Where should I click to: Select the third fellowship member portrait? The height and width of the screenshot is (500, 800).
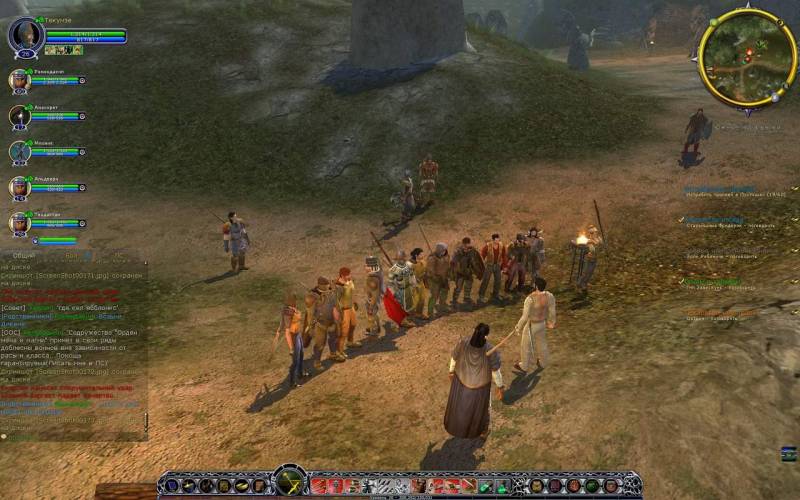tap(19, 152)
